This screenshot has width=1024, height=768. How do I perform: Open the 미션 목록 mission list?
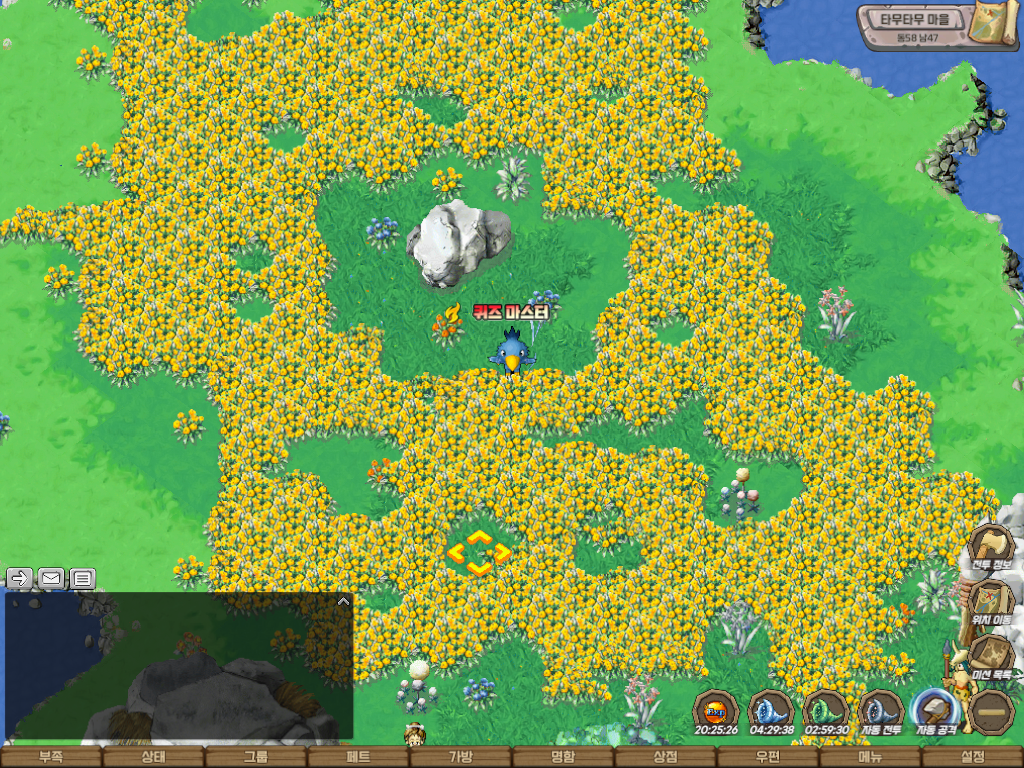pyautogui.click(x=991, y=657)
